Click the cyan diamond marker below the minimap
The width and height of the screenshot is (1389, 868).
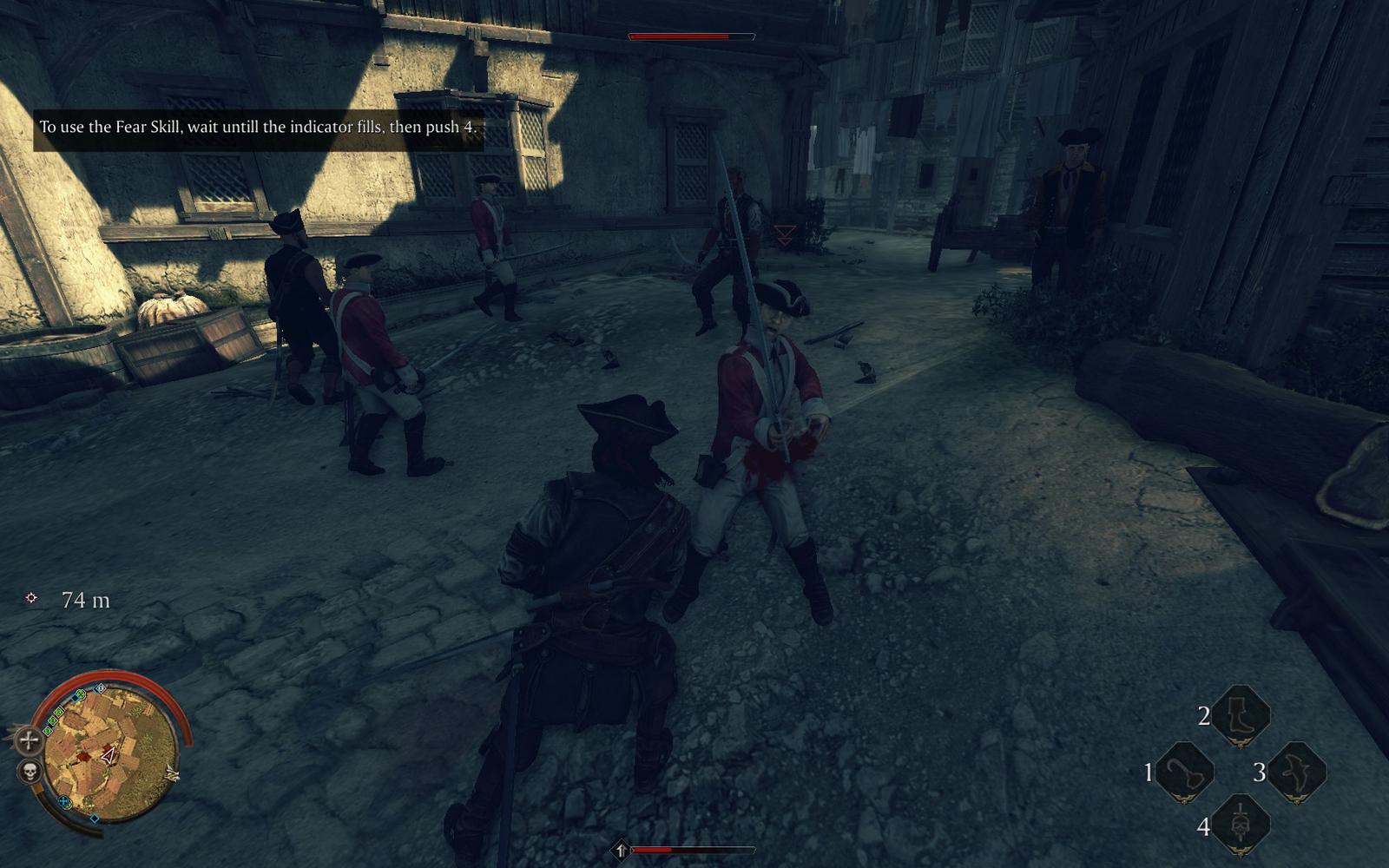95,818
